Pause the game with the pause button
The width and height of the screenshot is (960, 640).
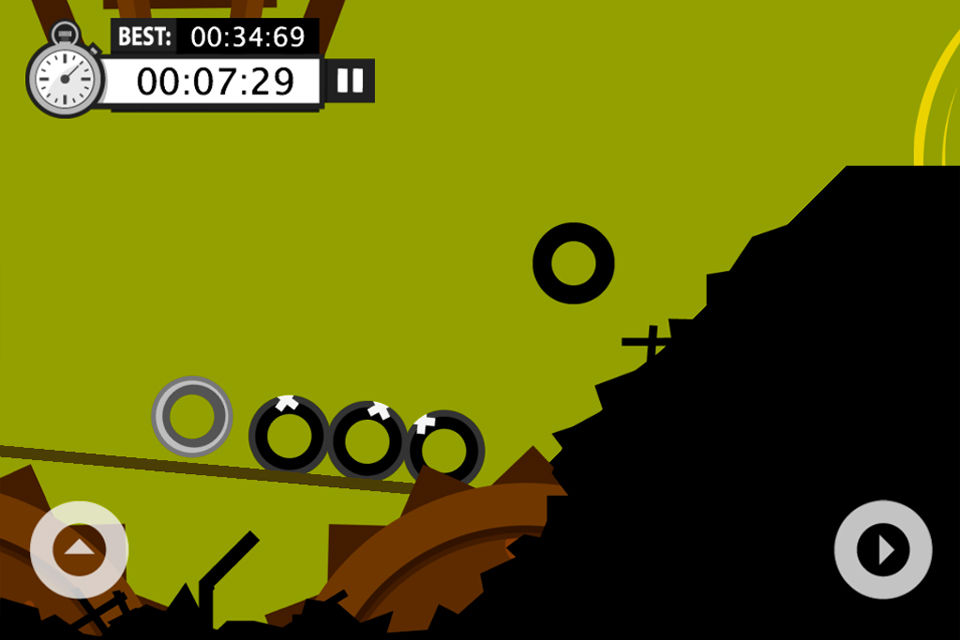point(350,81)
